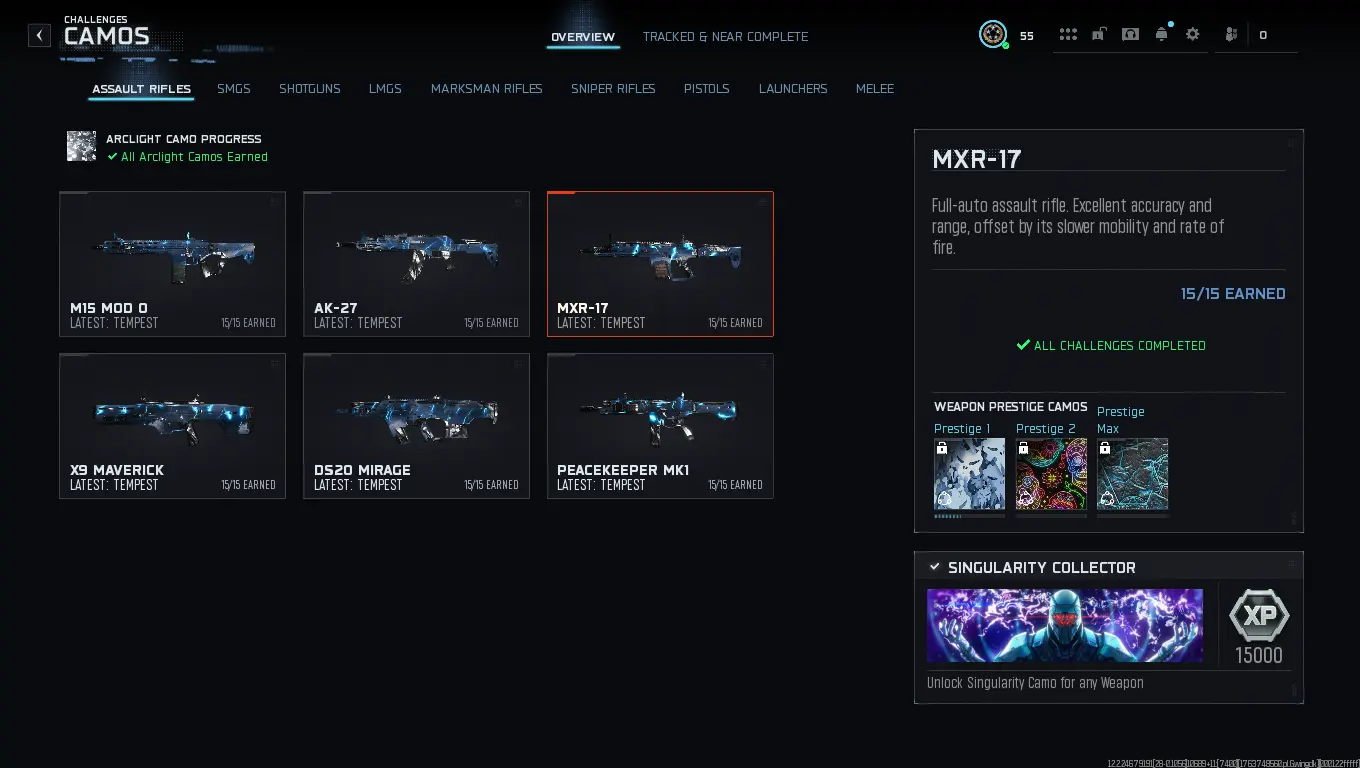Open the Peacekeeper MK1 camo challenges
Viewport: 1360px width, 768px height.
(660, 425)
